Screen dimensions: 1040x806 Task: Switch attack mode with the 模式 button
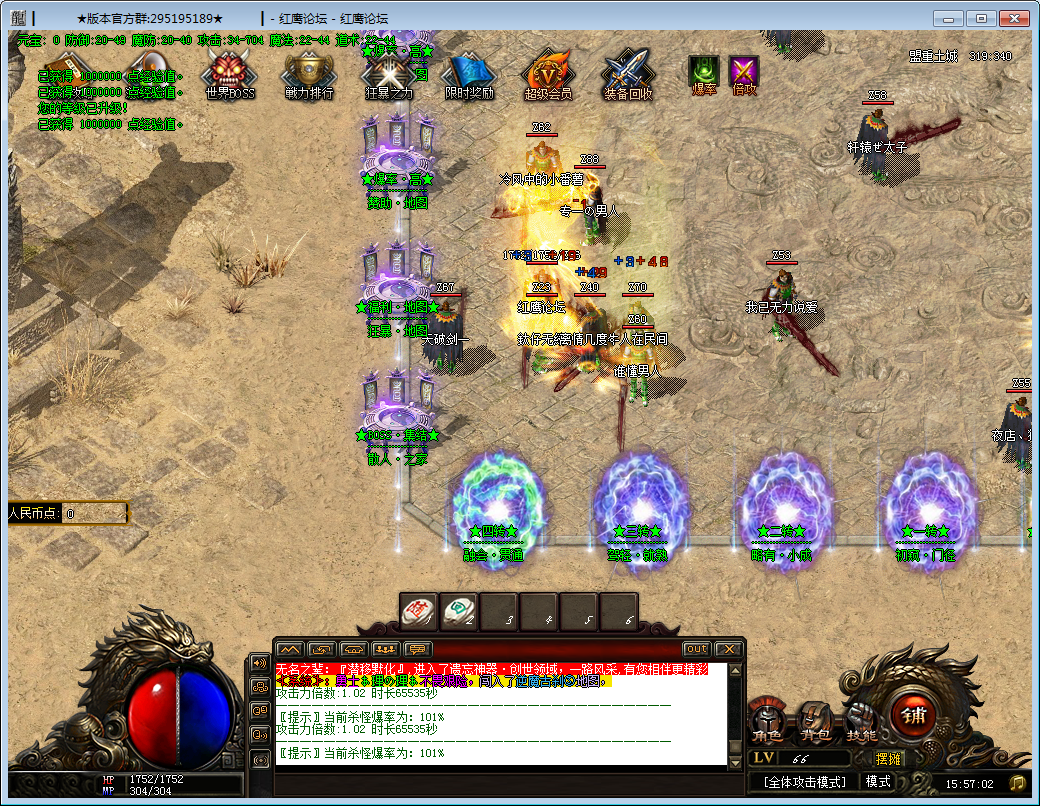[879, 782]
